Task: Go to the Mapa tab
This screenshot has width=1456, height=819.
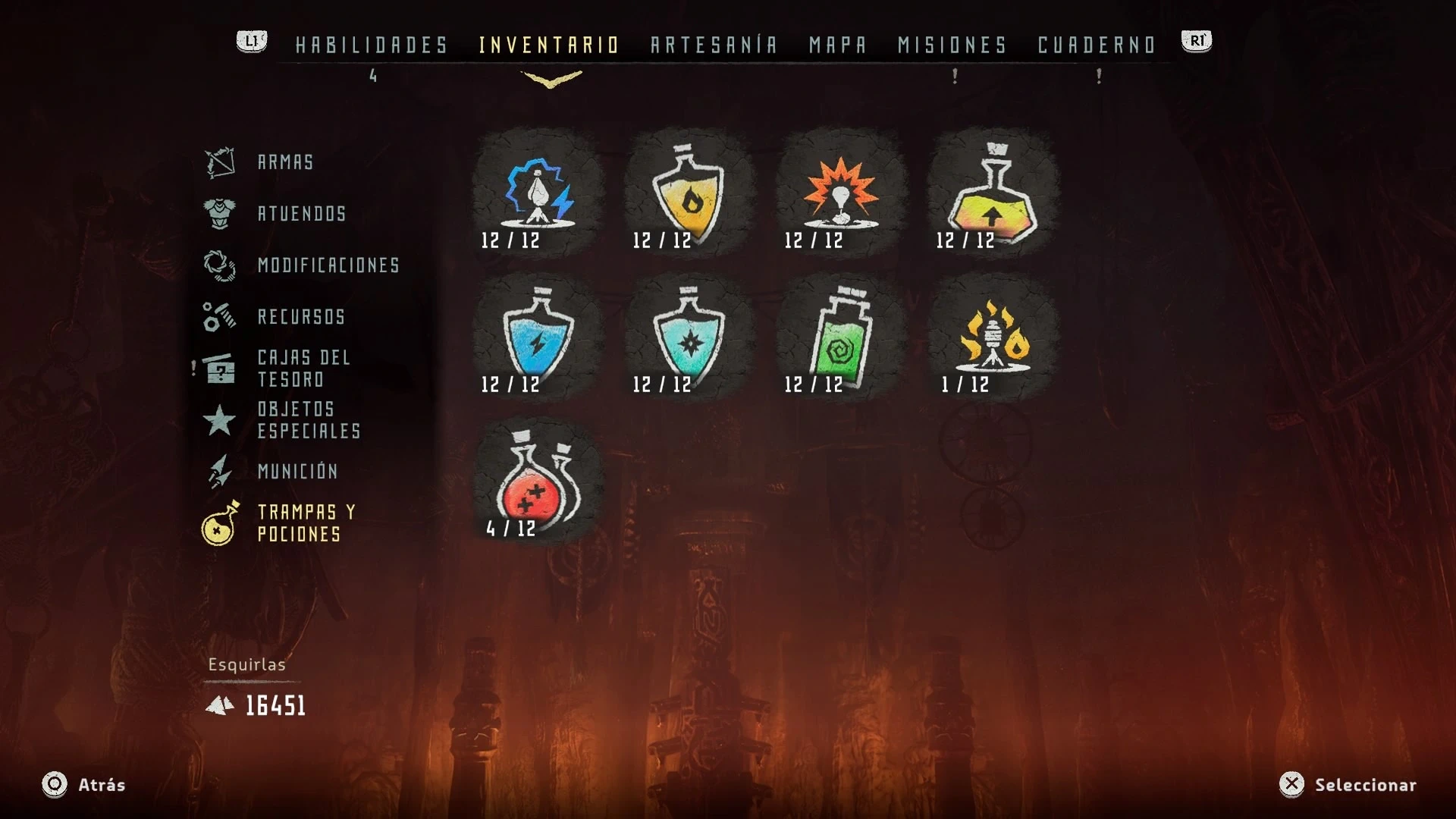Action: 837,45
